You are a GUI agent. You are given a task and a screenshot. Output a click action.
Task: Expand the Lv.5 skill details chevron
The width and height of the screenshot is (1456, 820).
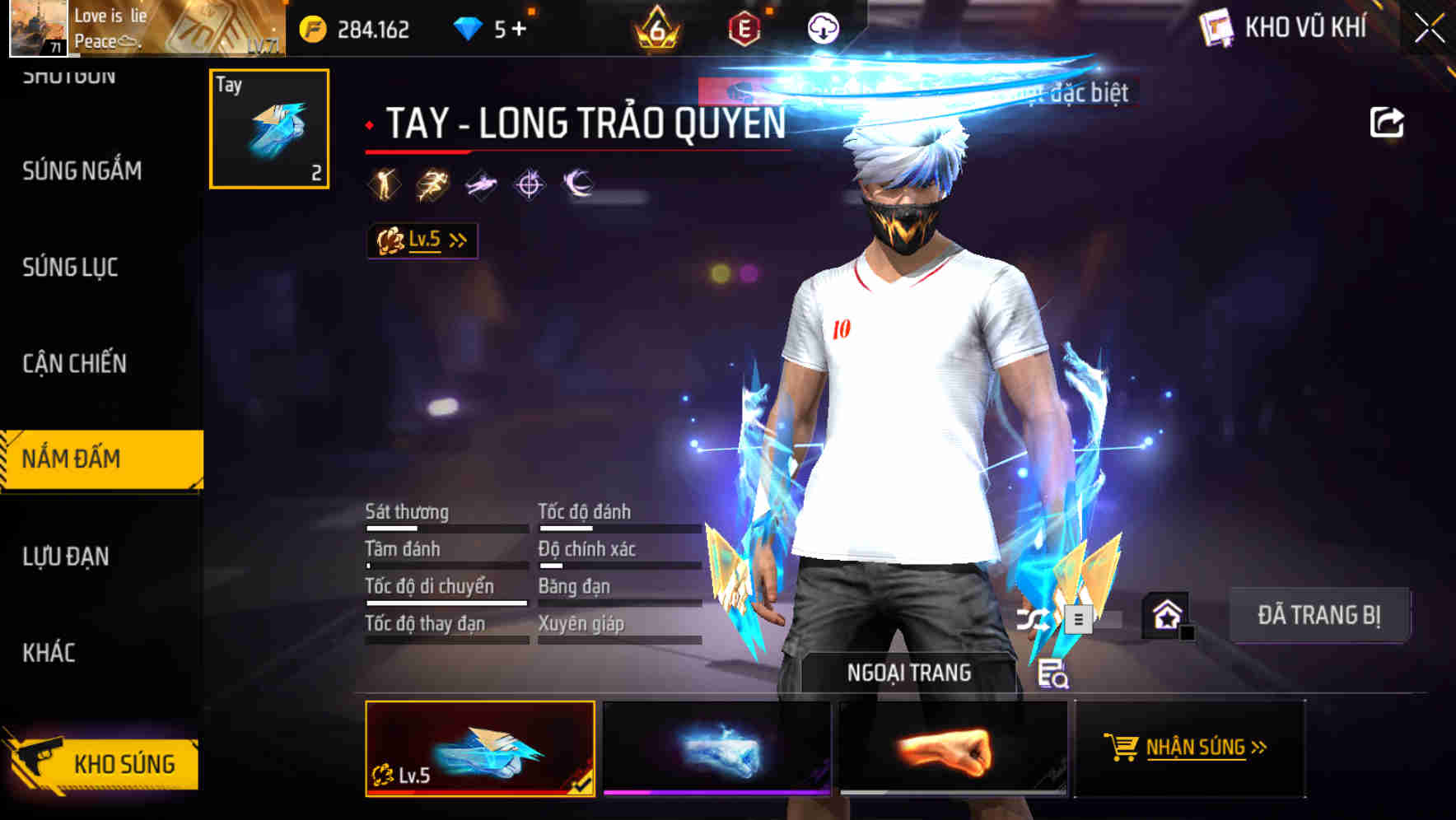[458, 240]
